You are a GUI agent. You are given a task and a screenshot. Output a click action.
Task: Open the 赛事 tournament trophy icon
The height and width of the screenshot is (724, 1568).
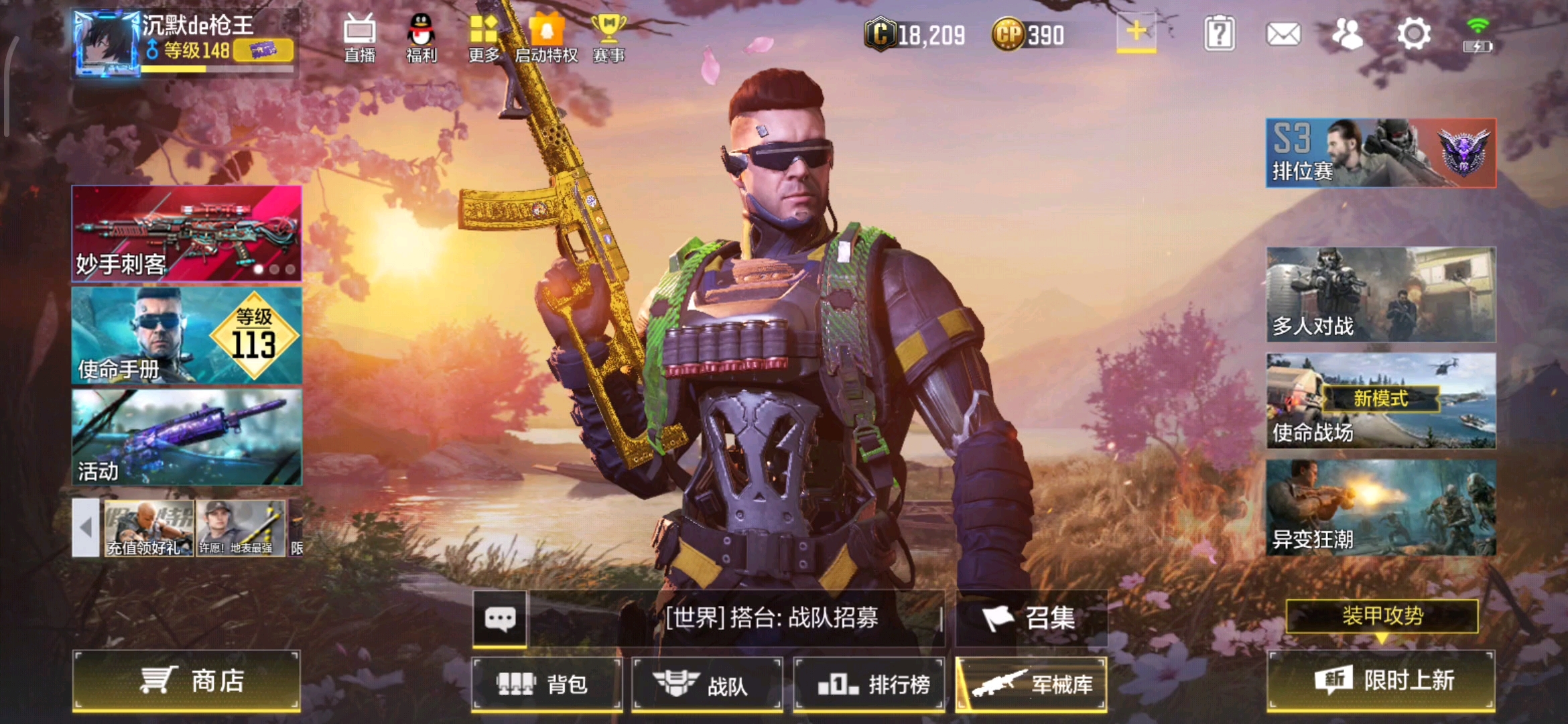coord(610,40)
